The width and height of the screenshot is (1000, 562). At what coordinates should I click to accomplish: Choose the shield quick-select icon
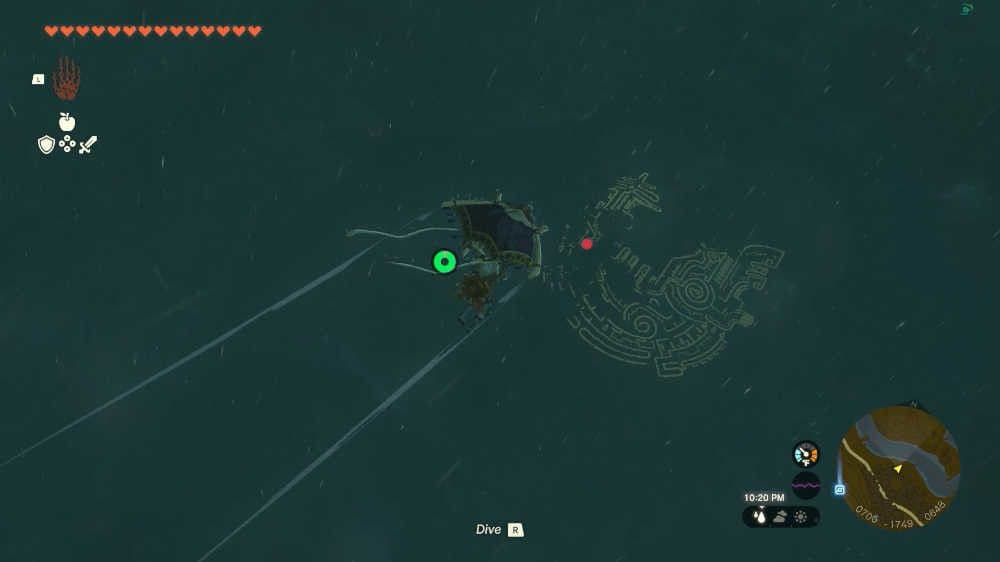46,145
